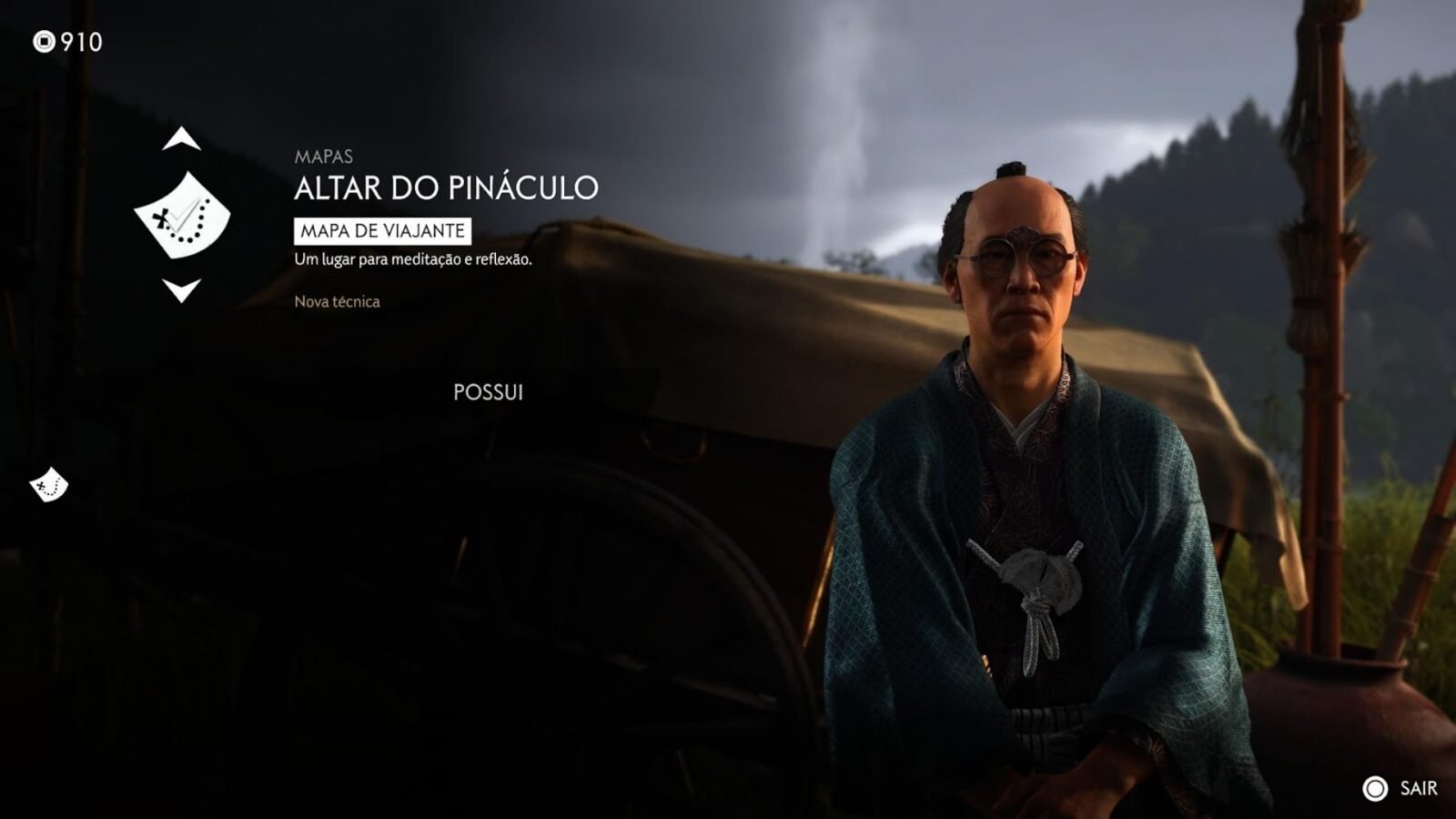Viewport: 1456px width, 819px height.
Task: Click the down arrow below the map icon
Action: [181, 290]
